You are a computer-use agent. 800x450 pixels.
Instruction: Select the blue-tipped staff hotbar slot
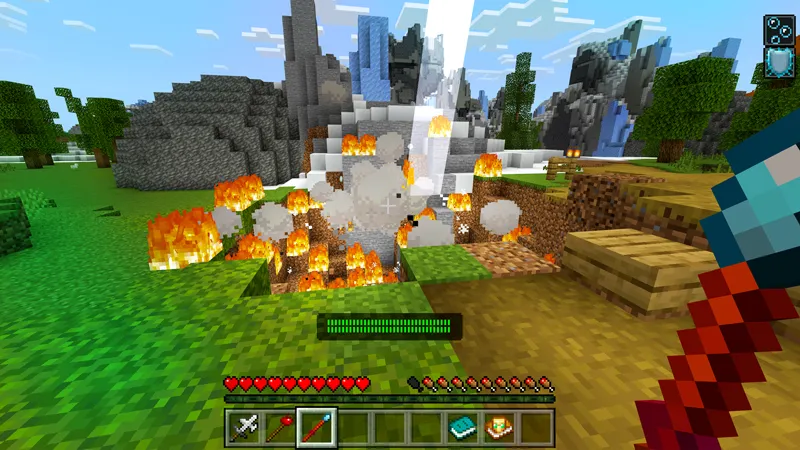pyautogui.click(x=317, y=428)
